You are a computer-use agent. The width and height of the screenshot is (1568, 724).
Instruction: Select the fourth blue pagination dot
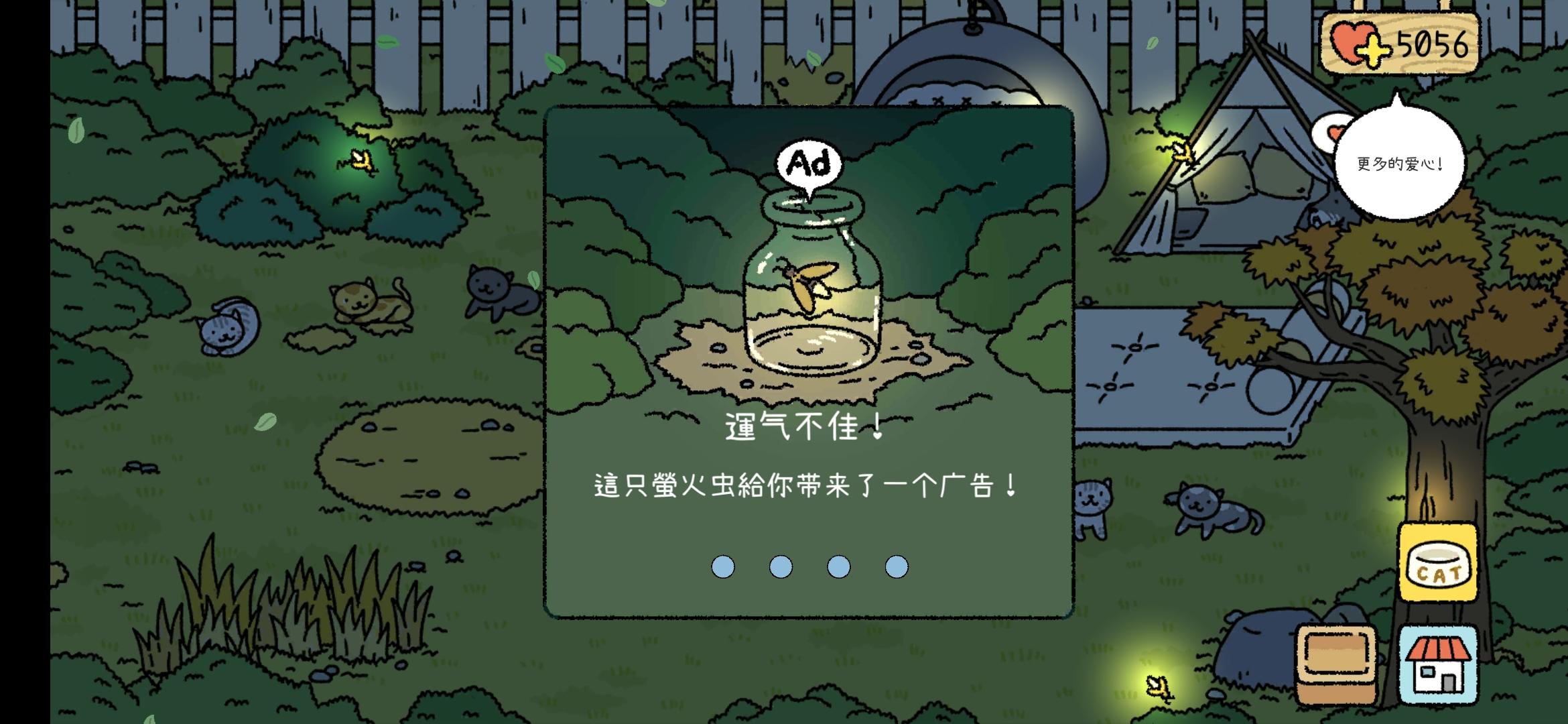point(898,566)
